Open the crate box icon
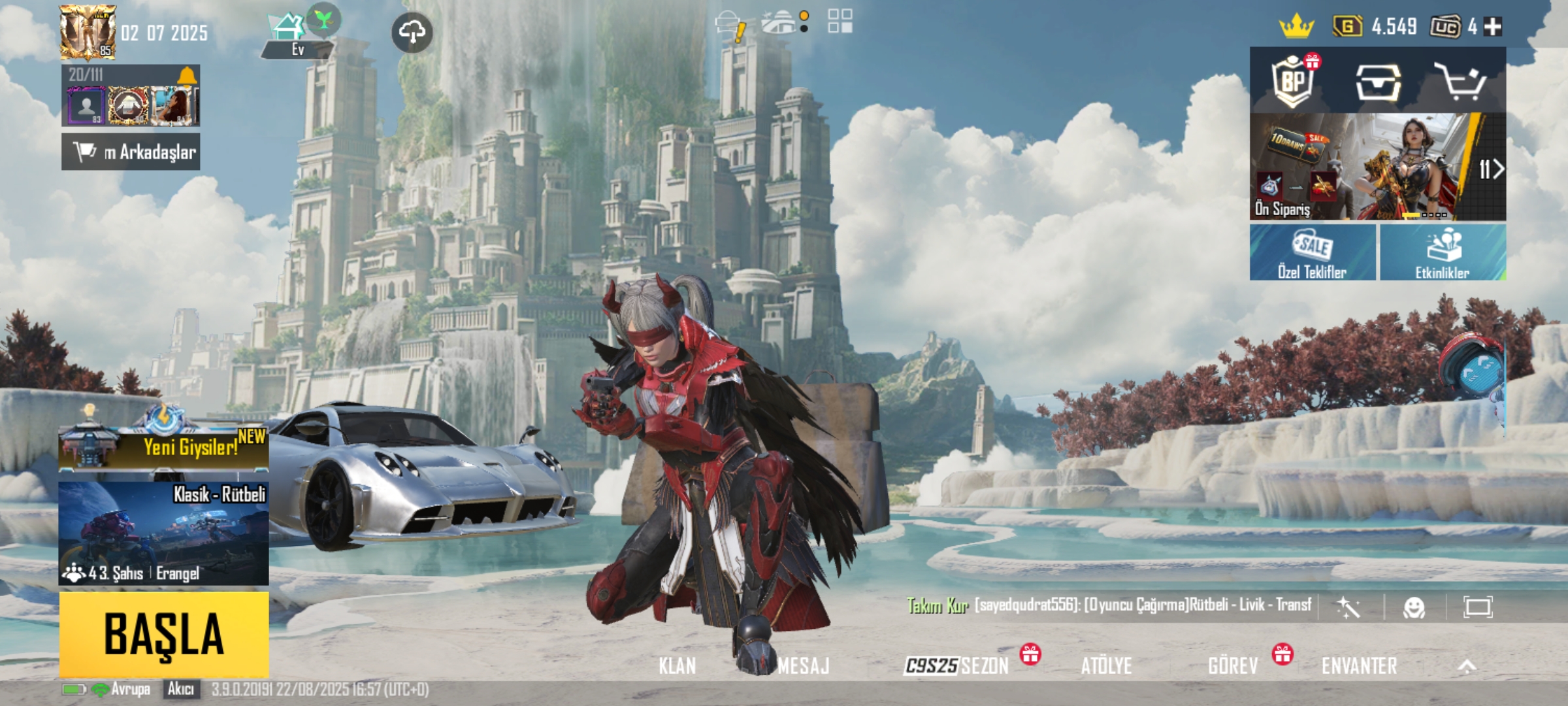The height and width of the screenshot is (706, 1568). point(1377,82)
